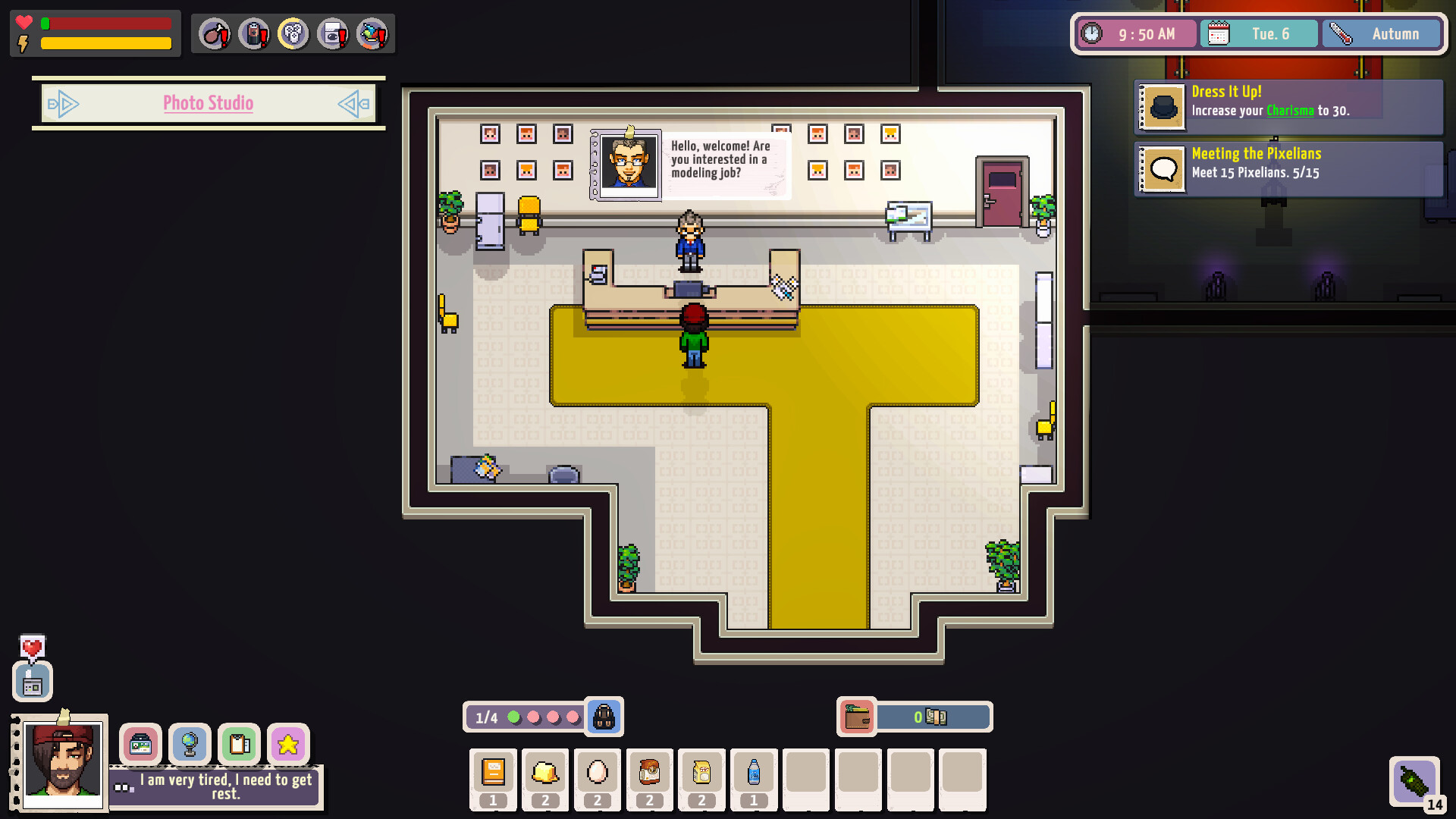This screenshot has height=819, width=1456.
Task: Click the right arrow on Photo Studio banner
Action: pyautogui.click(x=353, y=104)
